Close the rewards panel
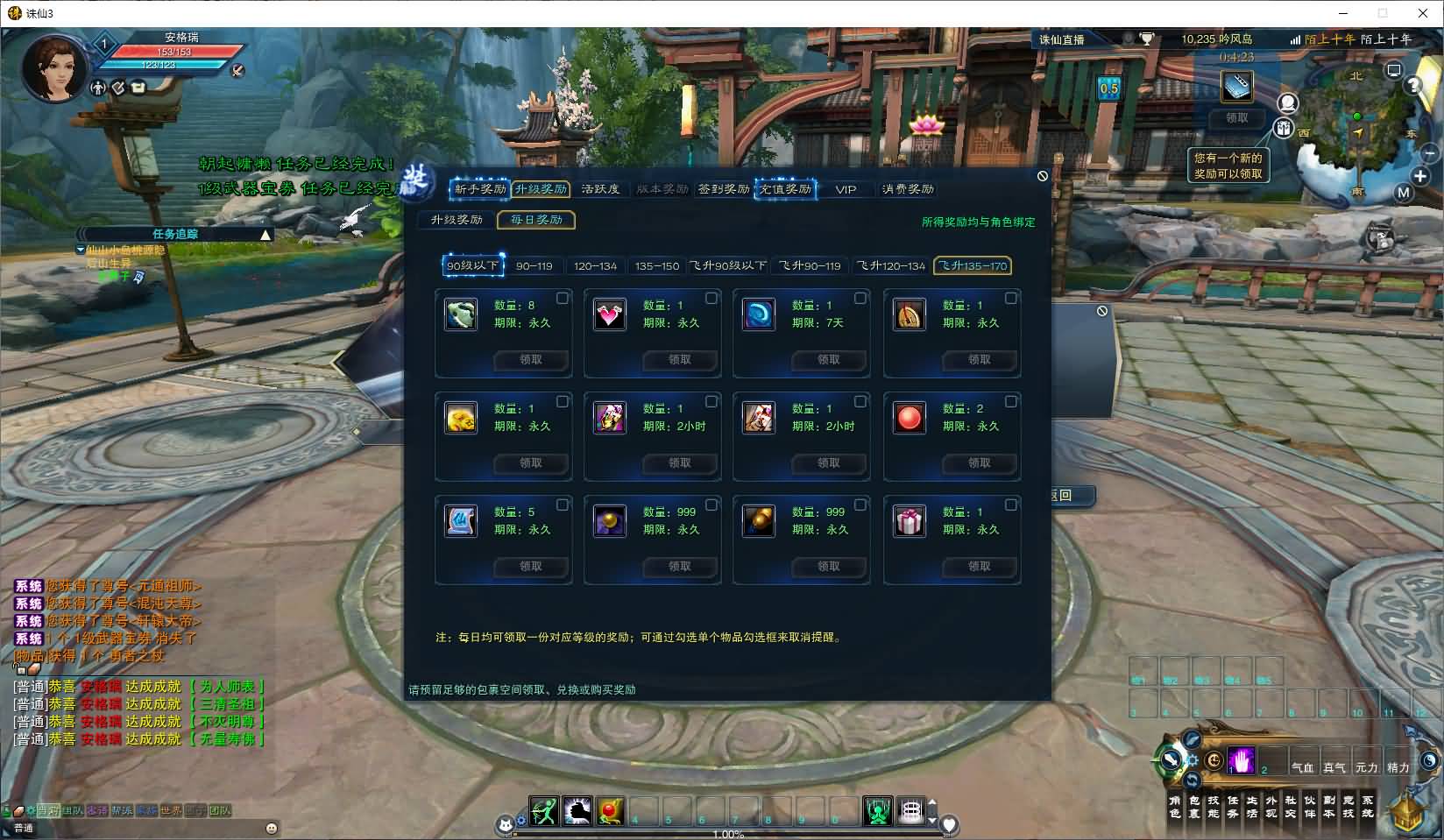 point(1043,176)
